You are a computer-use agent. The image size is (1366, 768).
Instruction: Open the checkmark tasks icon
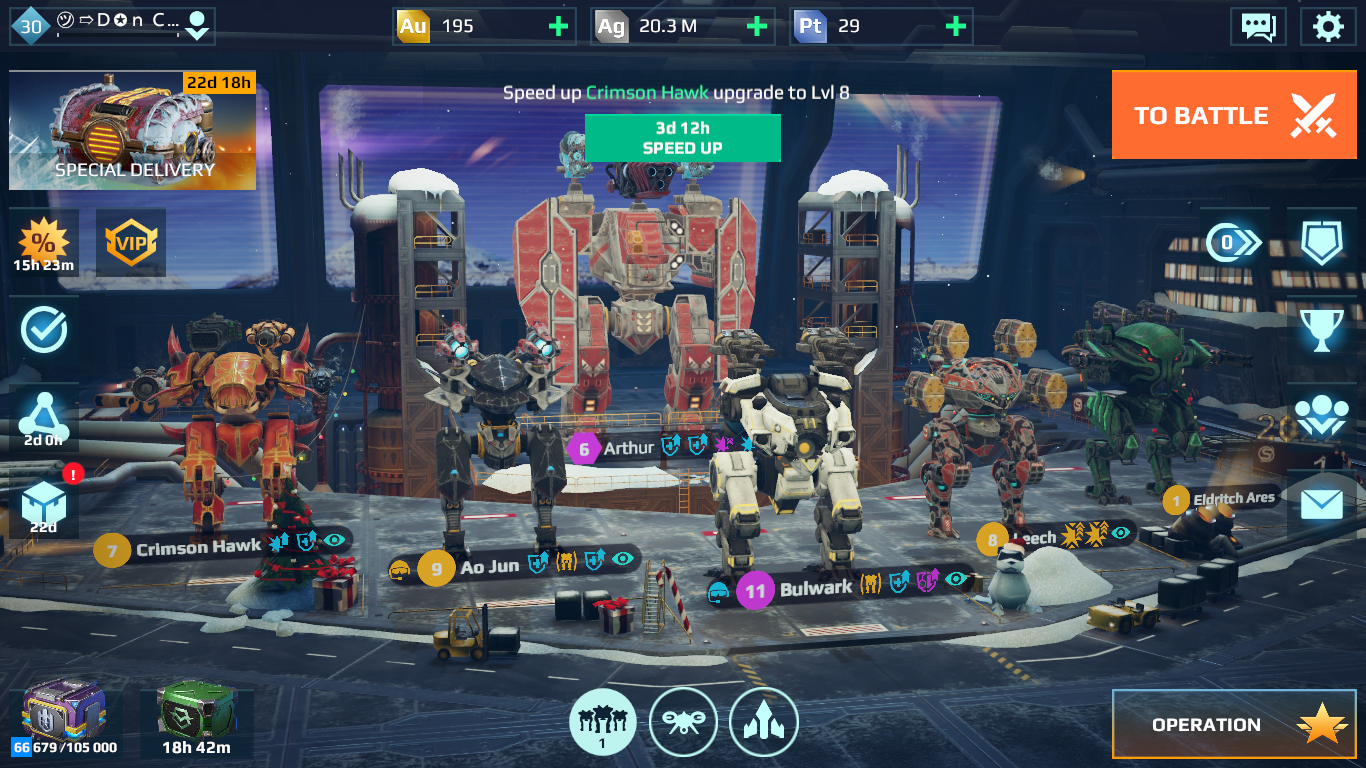coord(43,330)
